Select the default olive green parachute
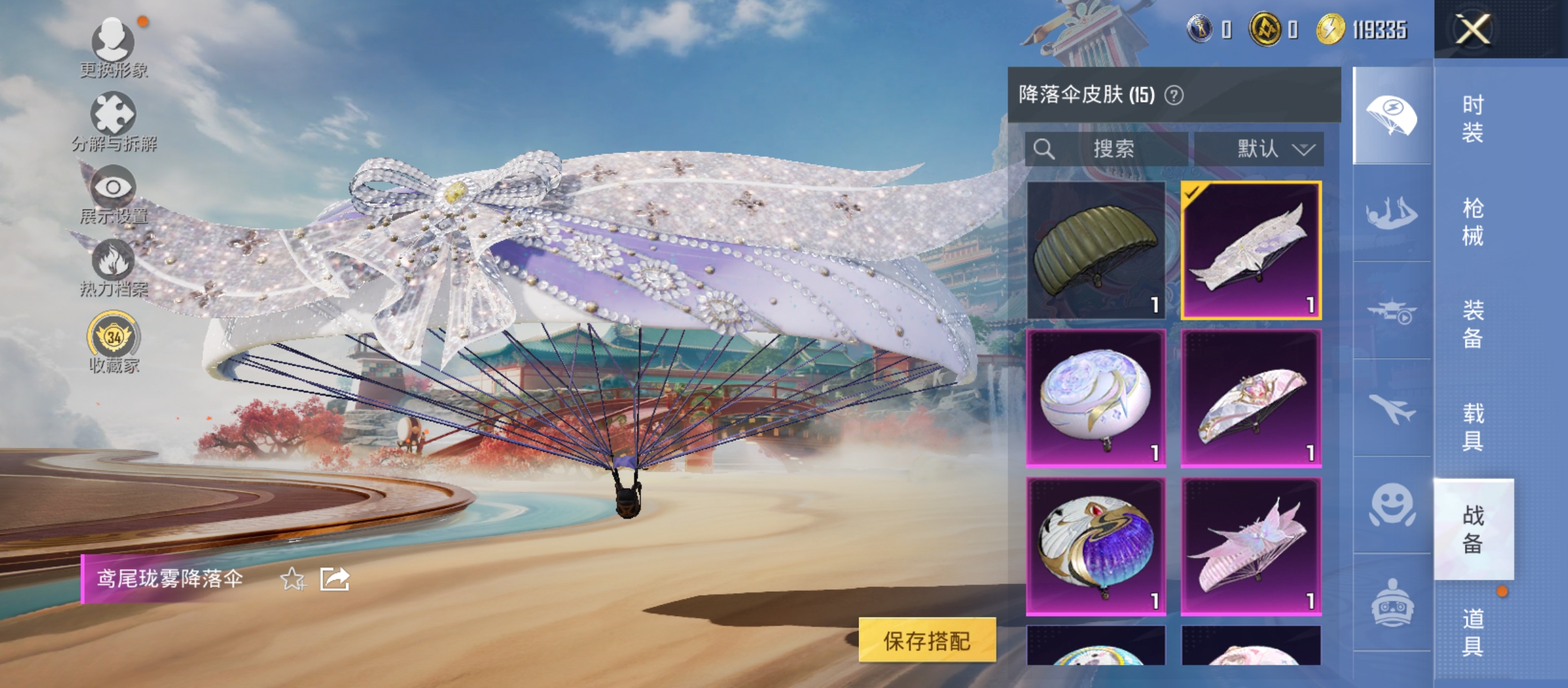The height and width of the screenshot is (688, 1568). [1096, 250]
